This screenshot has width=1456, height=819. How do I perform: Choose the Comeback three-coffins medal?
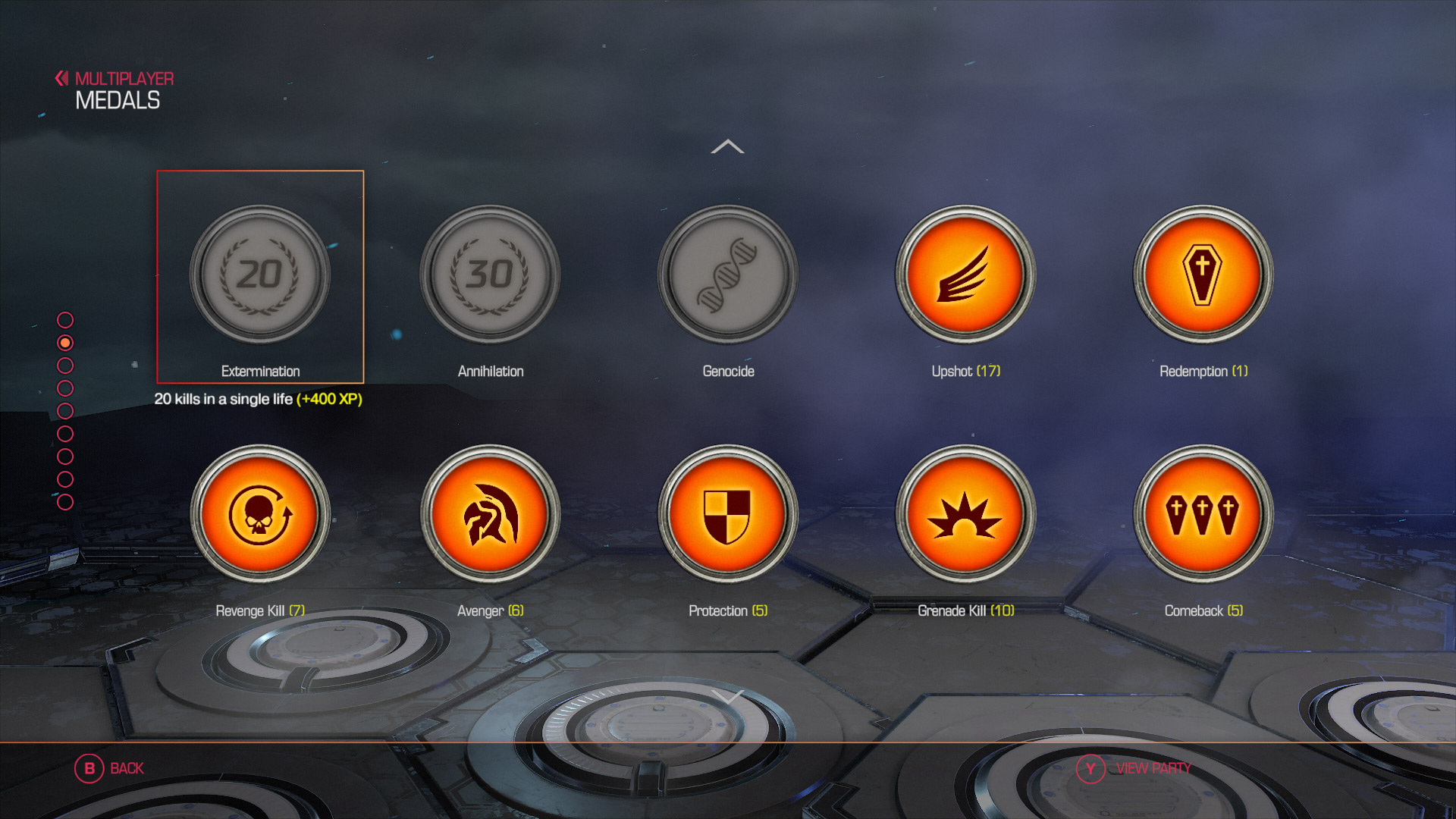[1203, 514]
